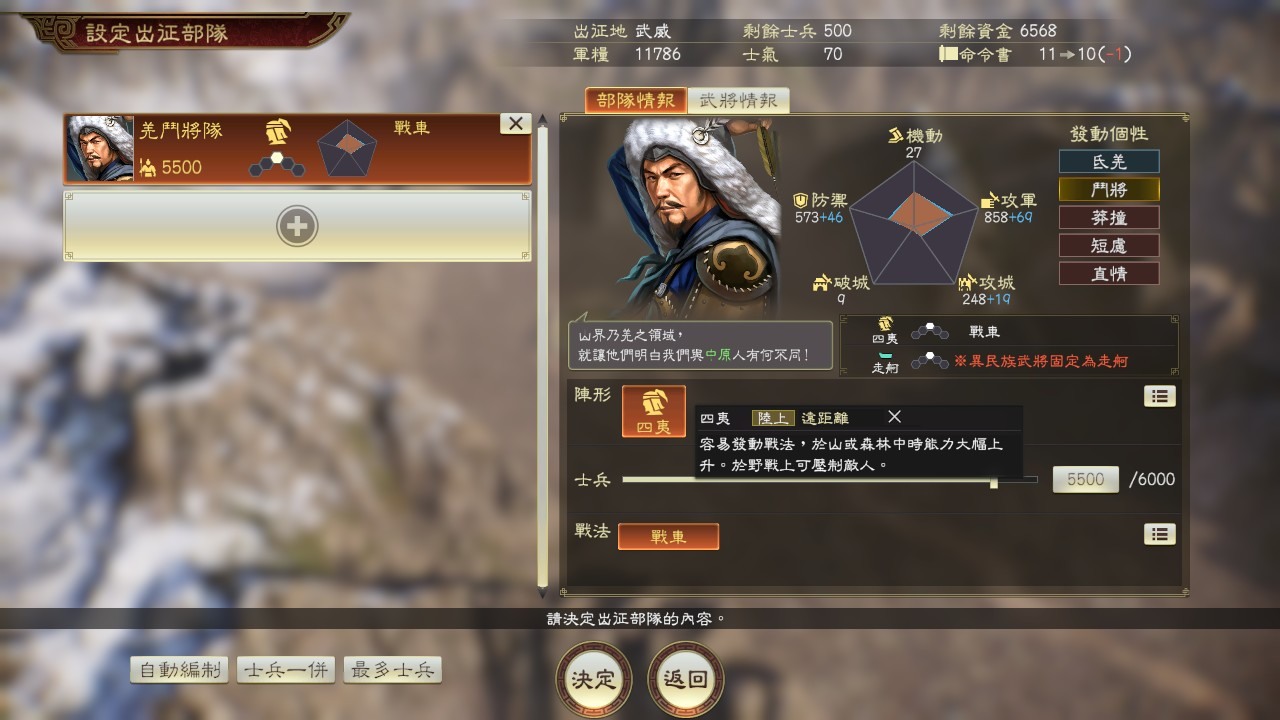Screen dimensions: 1280x720
Task: Open the 戰車 tactic selector under 戰法
Action: click(668, 536)
